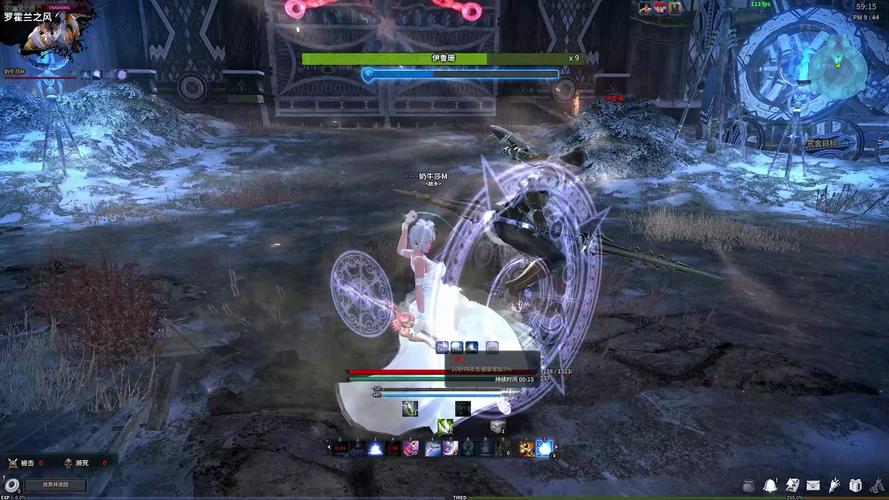Select the boss name bar 伊鲁珊
Image resolution: width=889 pixels, height=500 pixels.
441,58
